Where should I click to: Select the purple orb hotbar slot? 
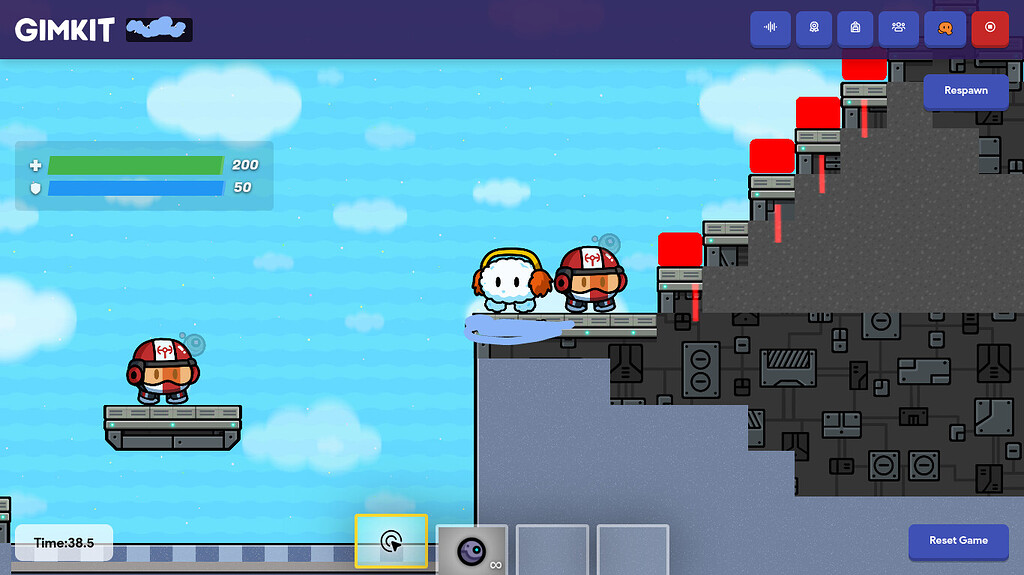(471, 550)
